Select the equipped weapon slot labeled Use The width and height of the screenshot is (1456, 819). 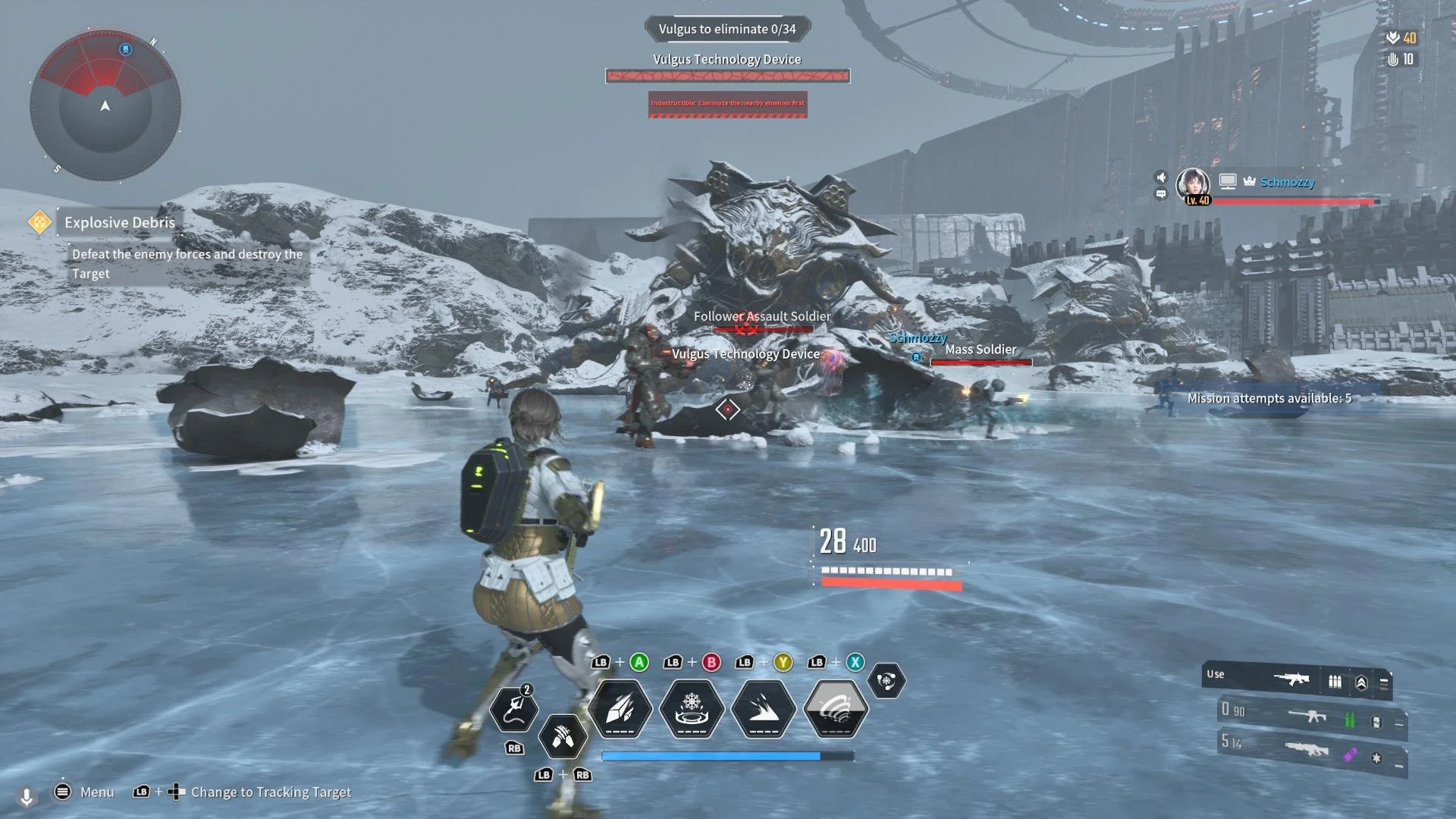pyautogui.click(x=1297, y=679)
